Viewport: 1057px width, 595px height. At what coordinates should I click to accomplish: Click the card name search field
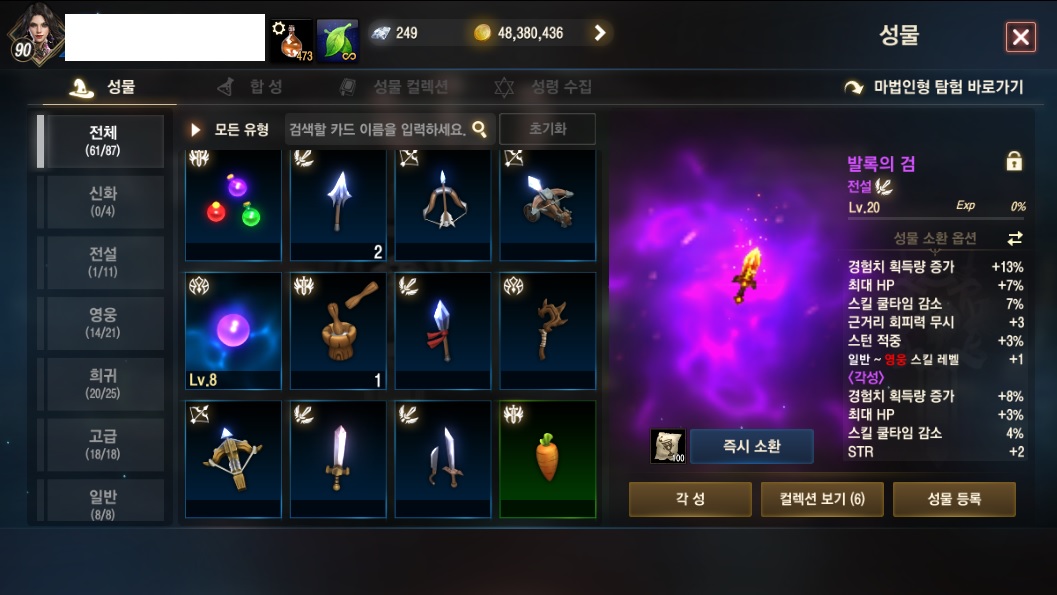click(x=377, y=130)
